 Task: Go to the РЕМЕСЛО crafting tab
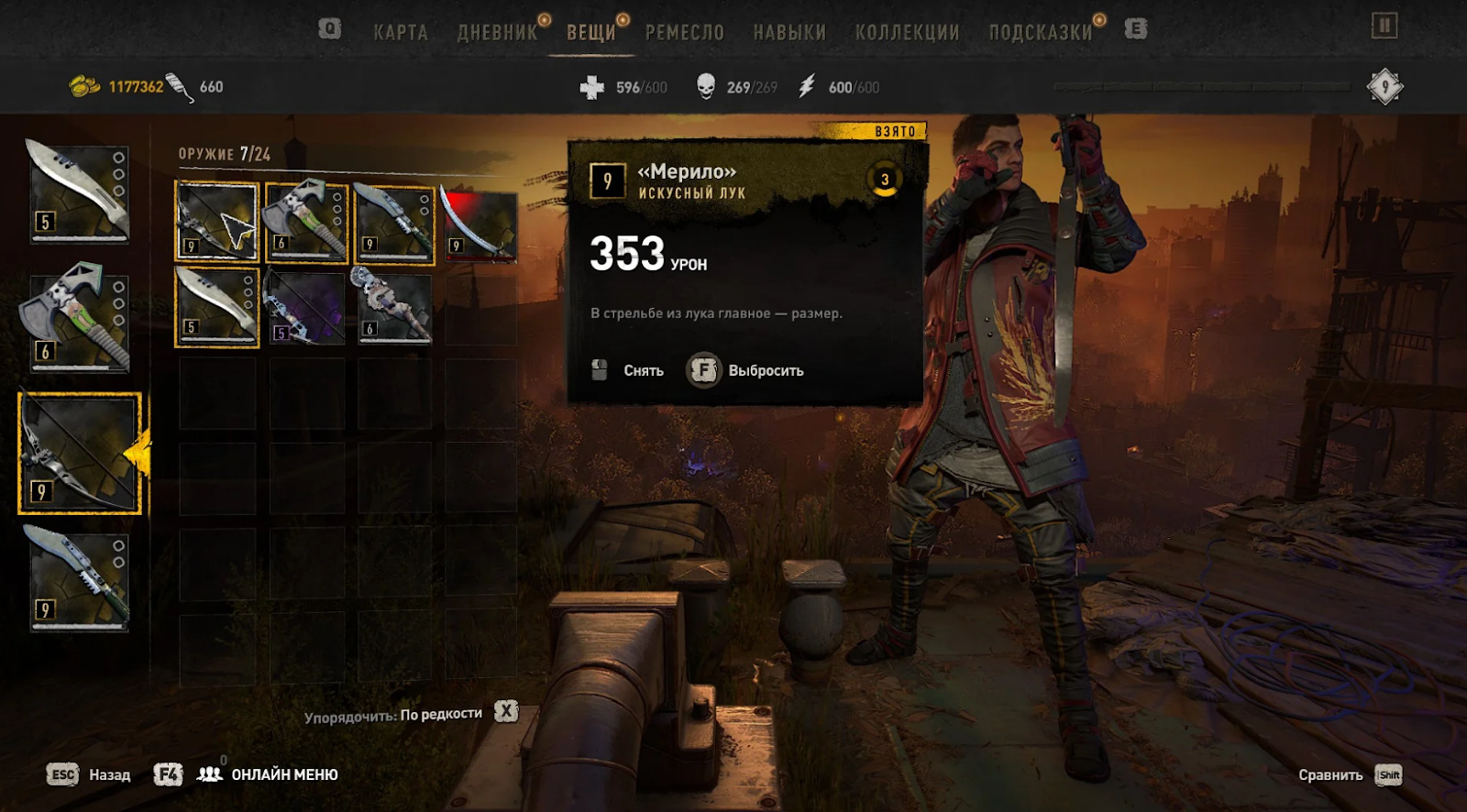pos(684,33)
